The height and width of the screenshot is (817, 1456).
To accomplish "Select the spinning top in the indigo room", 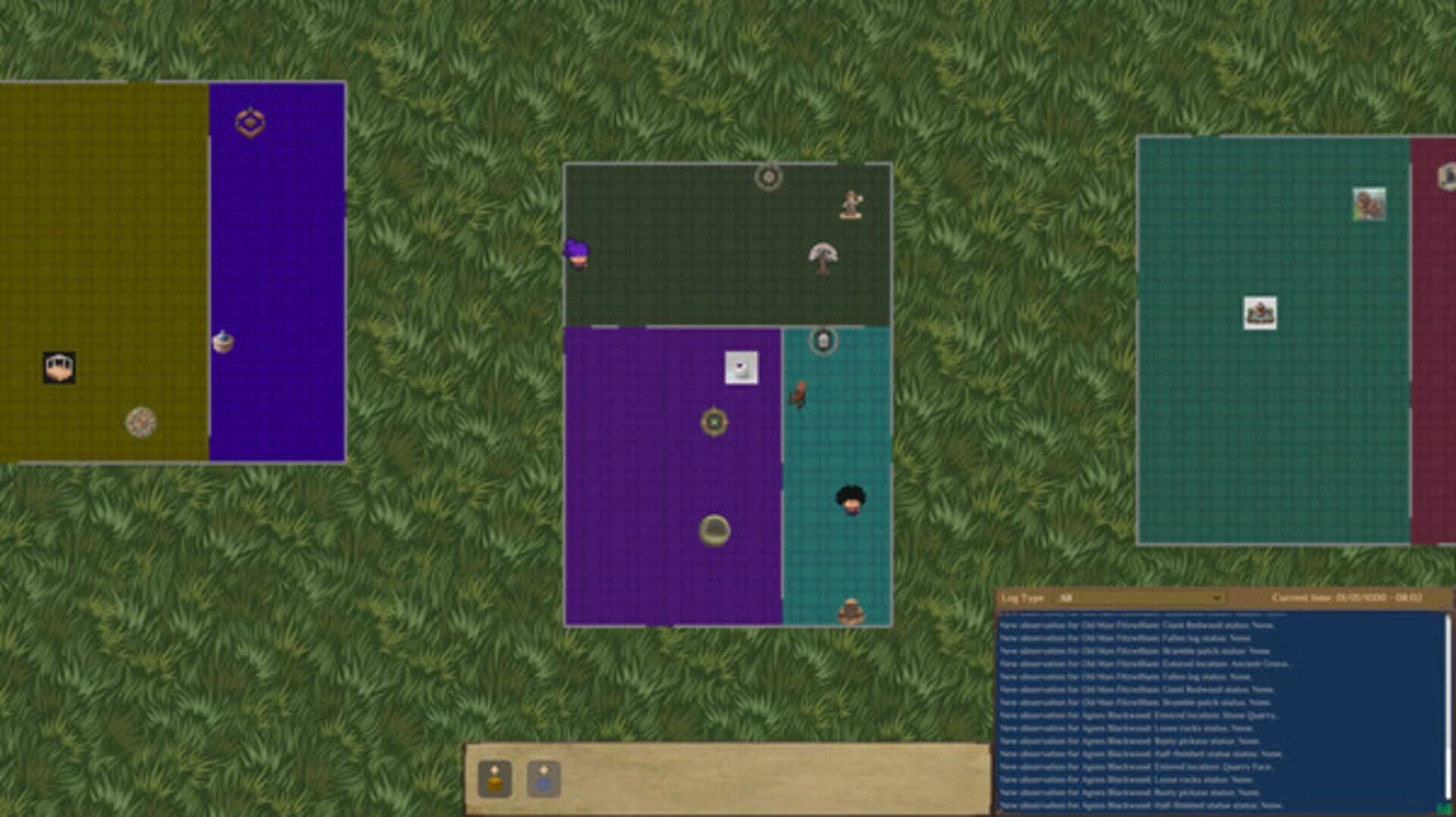I will tap(224, 343).
